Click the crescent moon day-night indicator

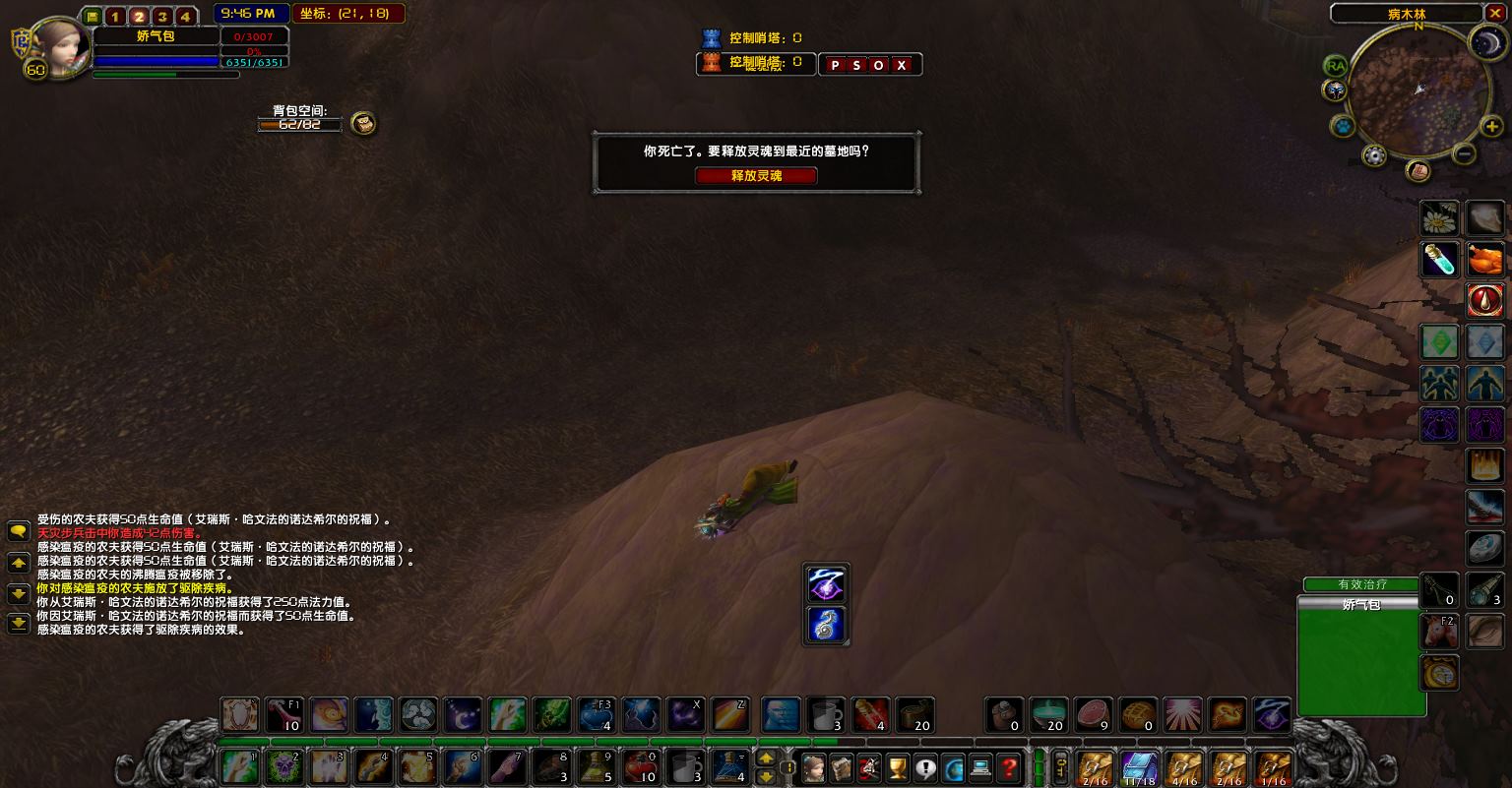point(1483,42)
